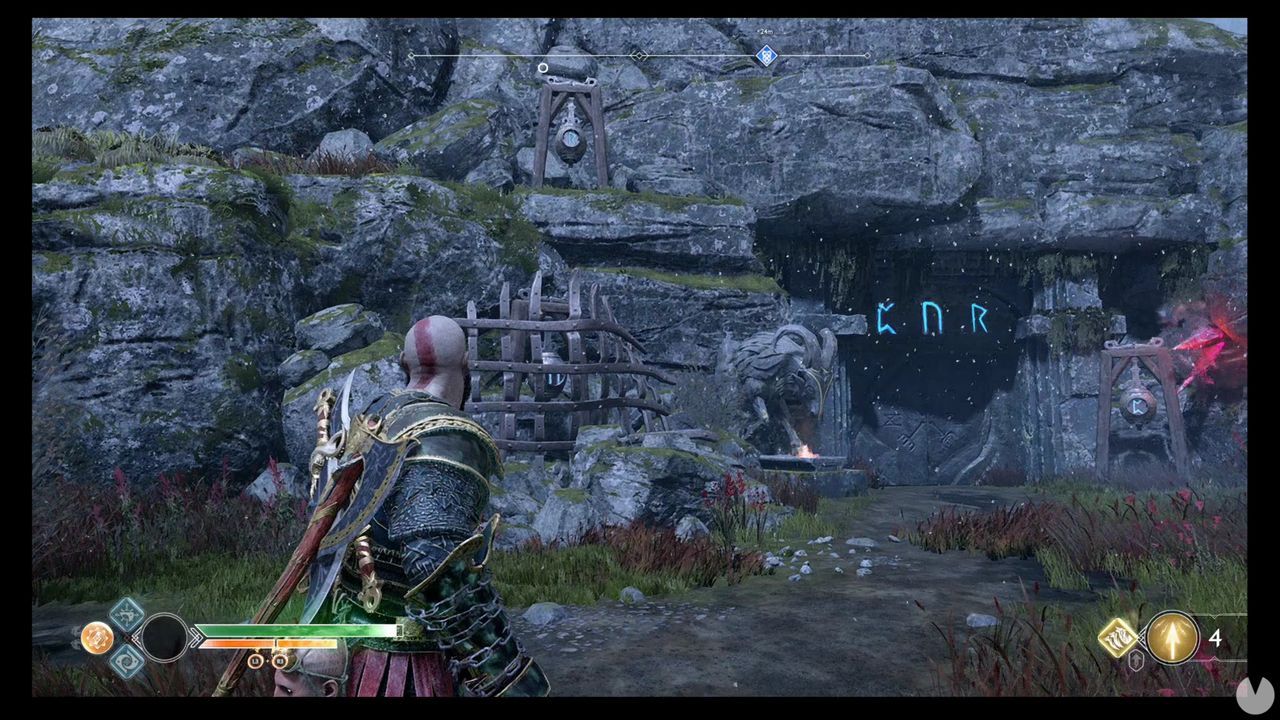Click the blue diamond objective marker on the compass

click(x=767, y=55)
